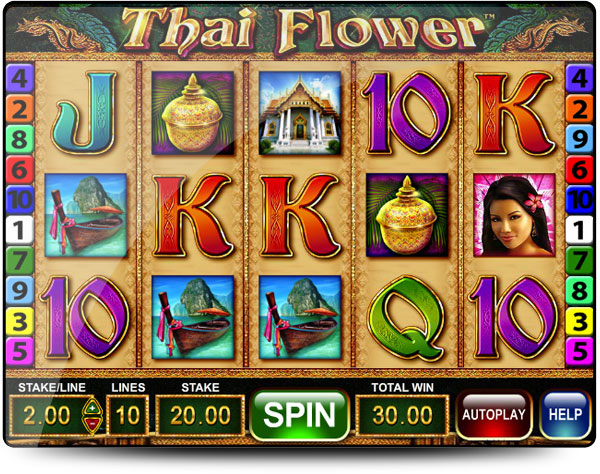Open the HELP screen
The width and height of the screenshot is (600, 474).
(565, 414)
